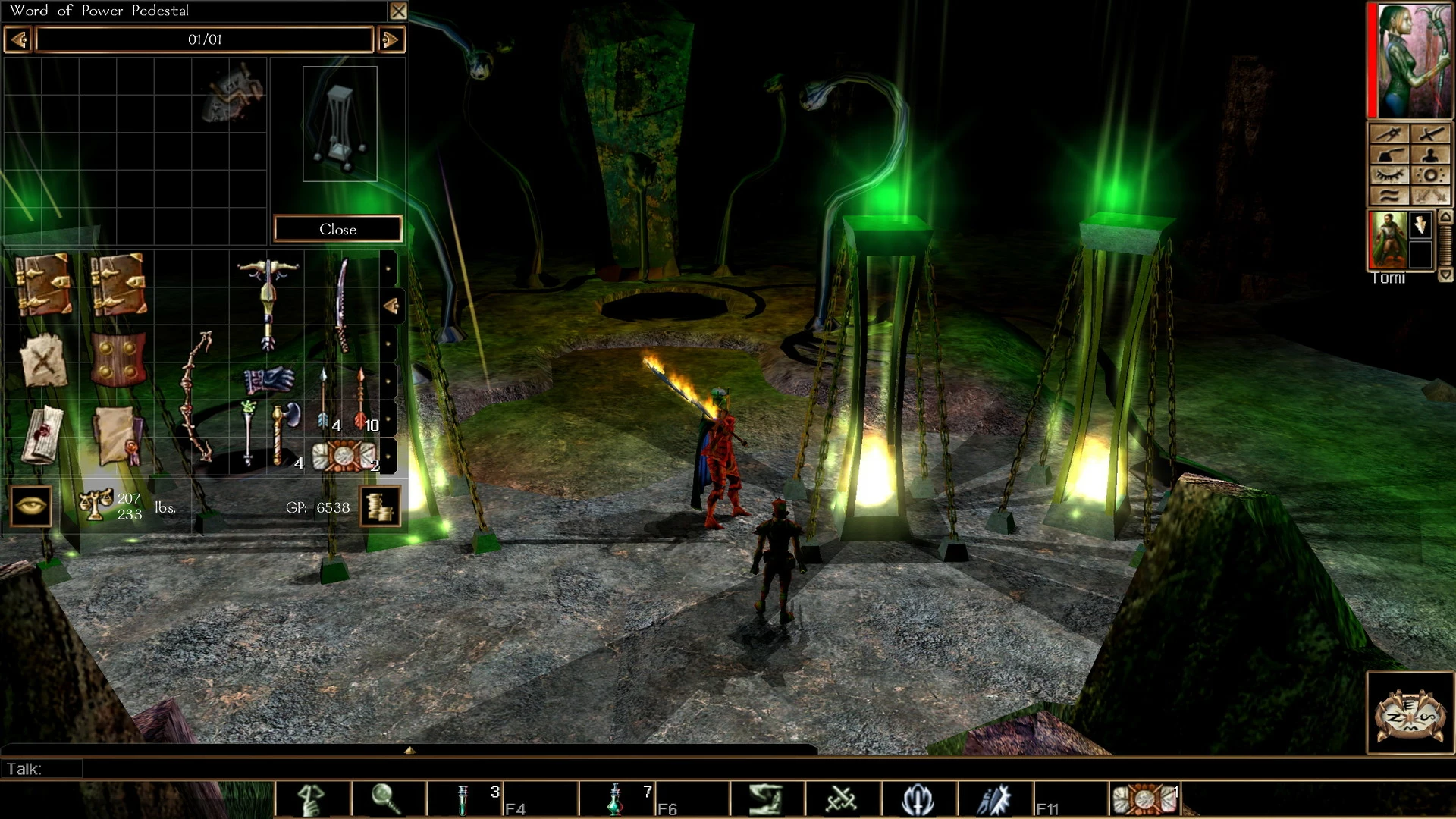Pick the gauntlets item in the inventory
The width and height of the screenshot is (1456, 819).
(268, 379)
